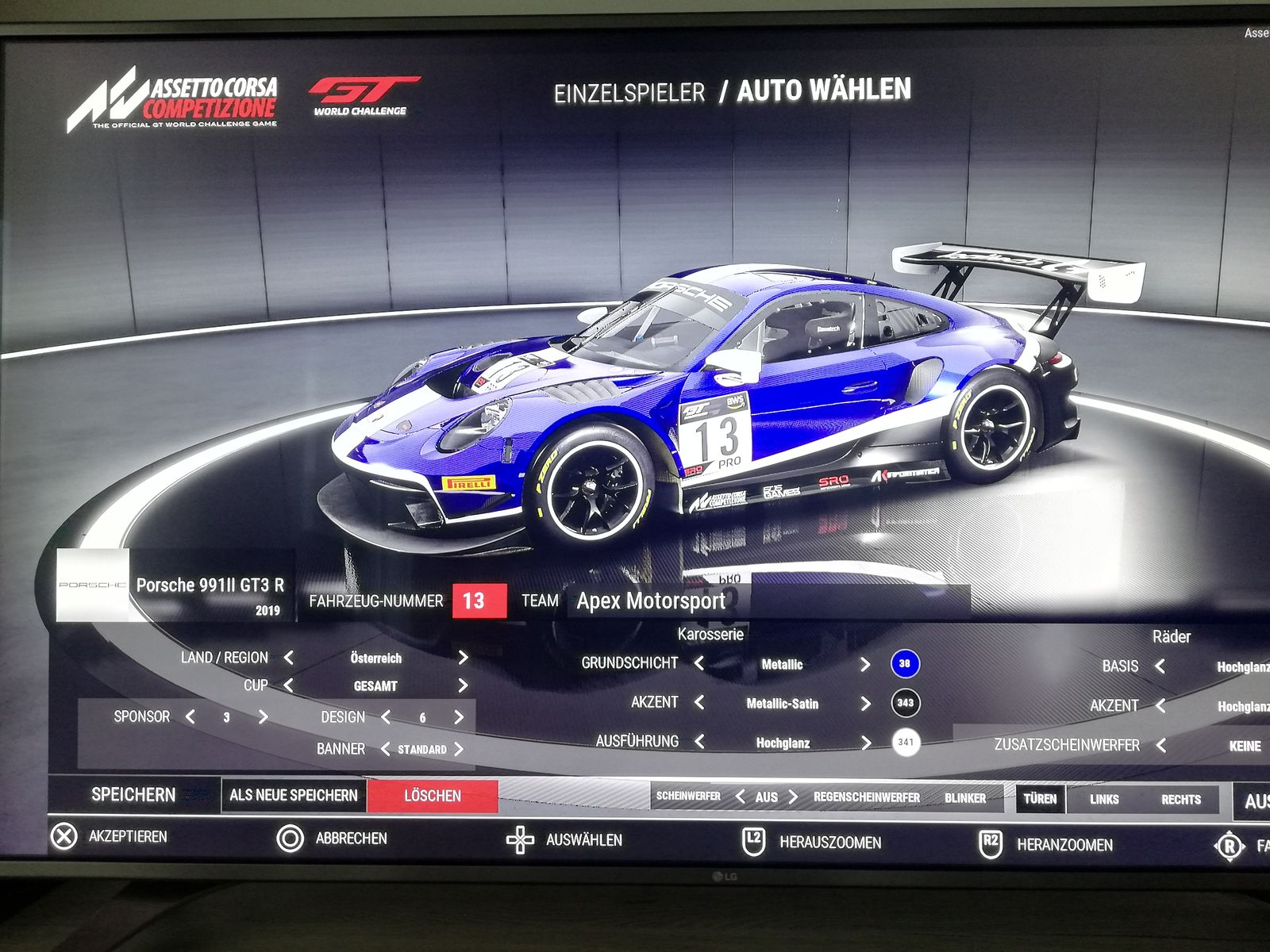Edit the Apex Motorsport team name
Viewport: 1270px width, 952px height.
coord(651,601)
